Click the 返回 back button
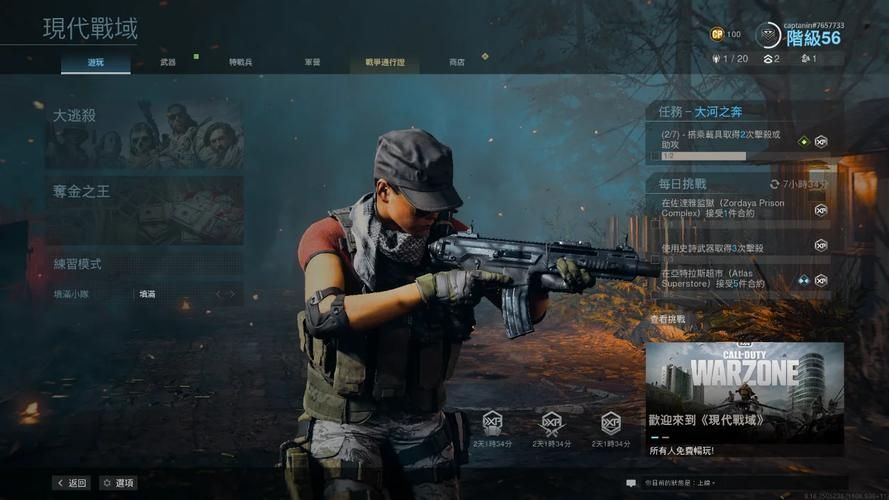The height and width of the screenshot is (500, 889). coord(71,483)
